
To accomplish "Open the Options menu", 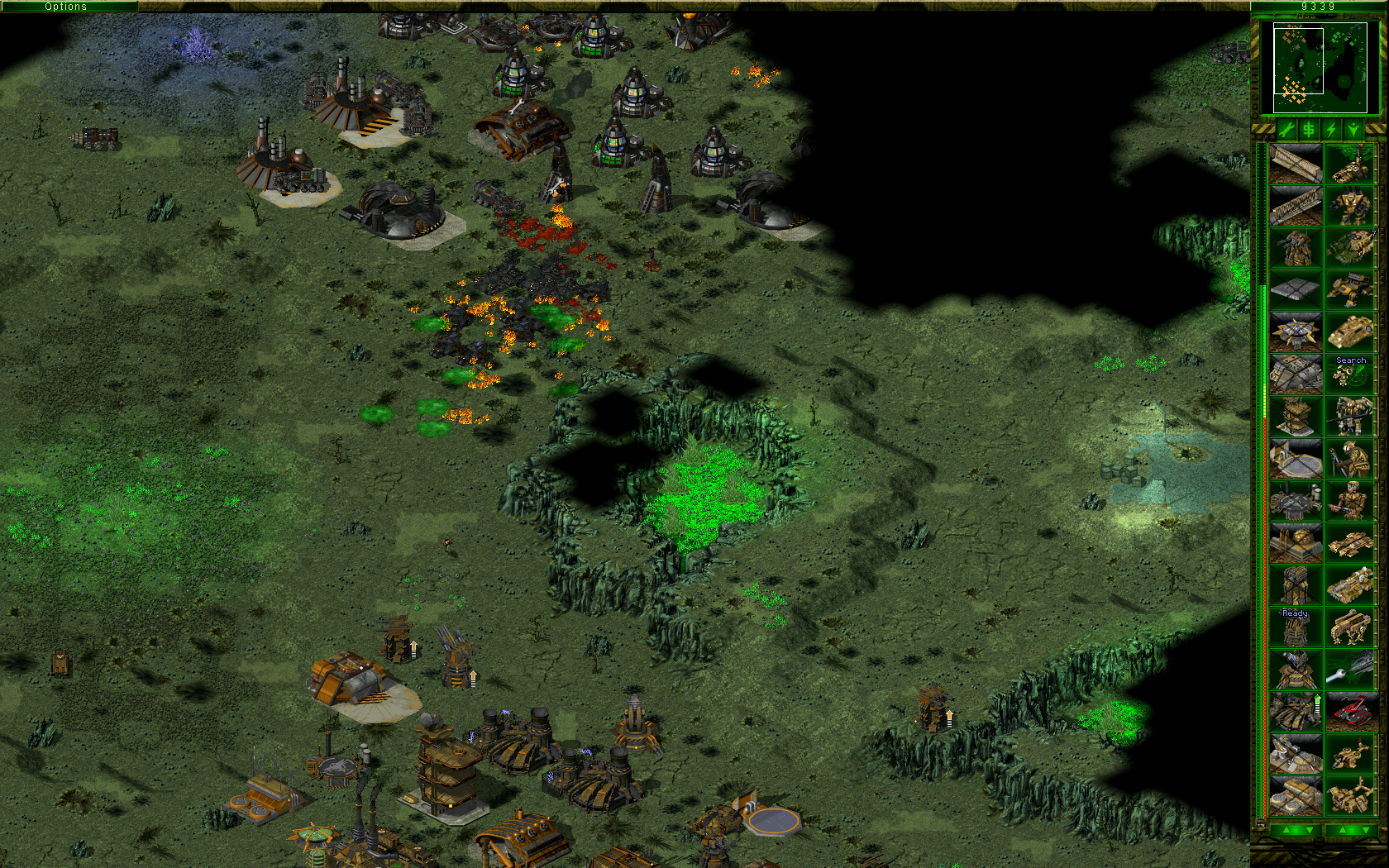I will (66, 6).
